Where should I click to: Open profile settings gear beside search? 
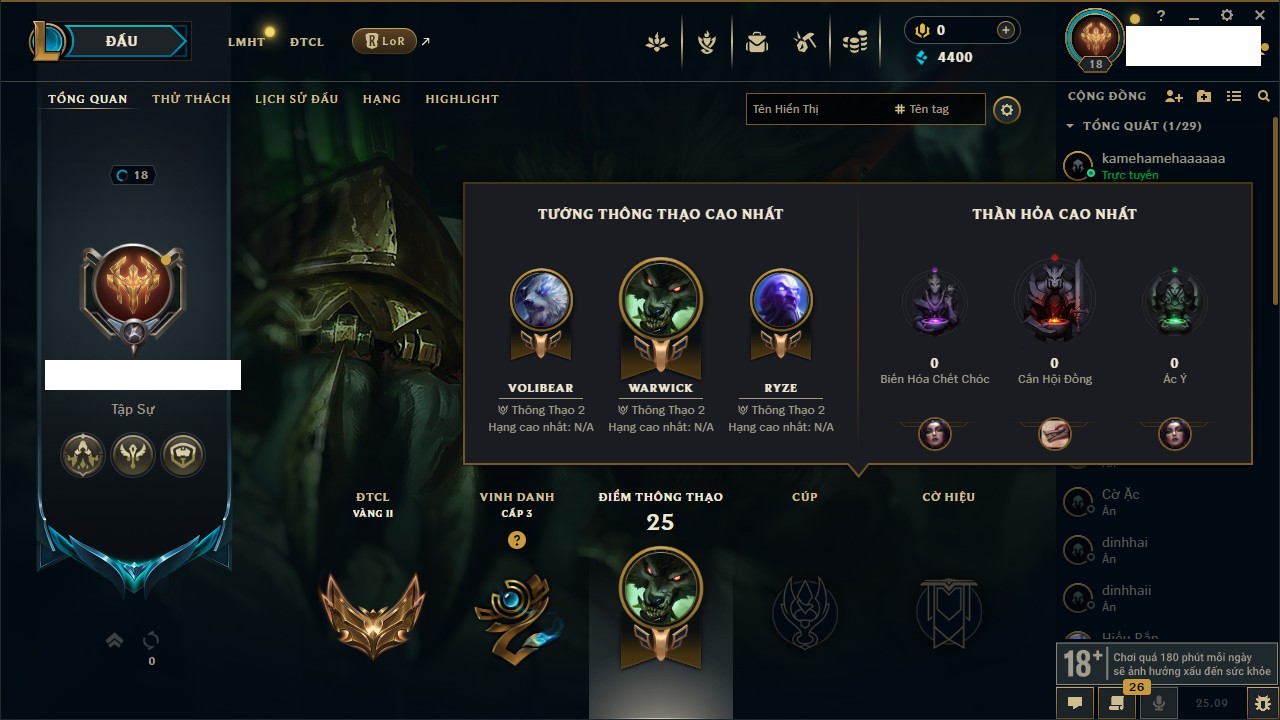point(1007,109)
